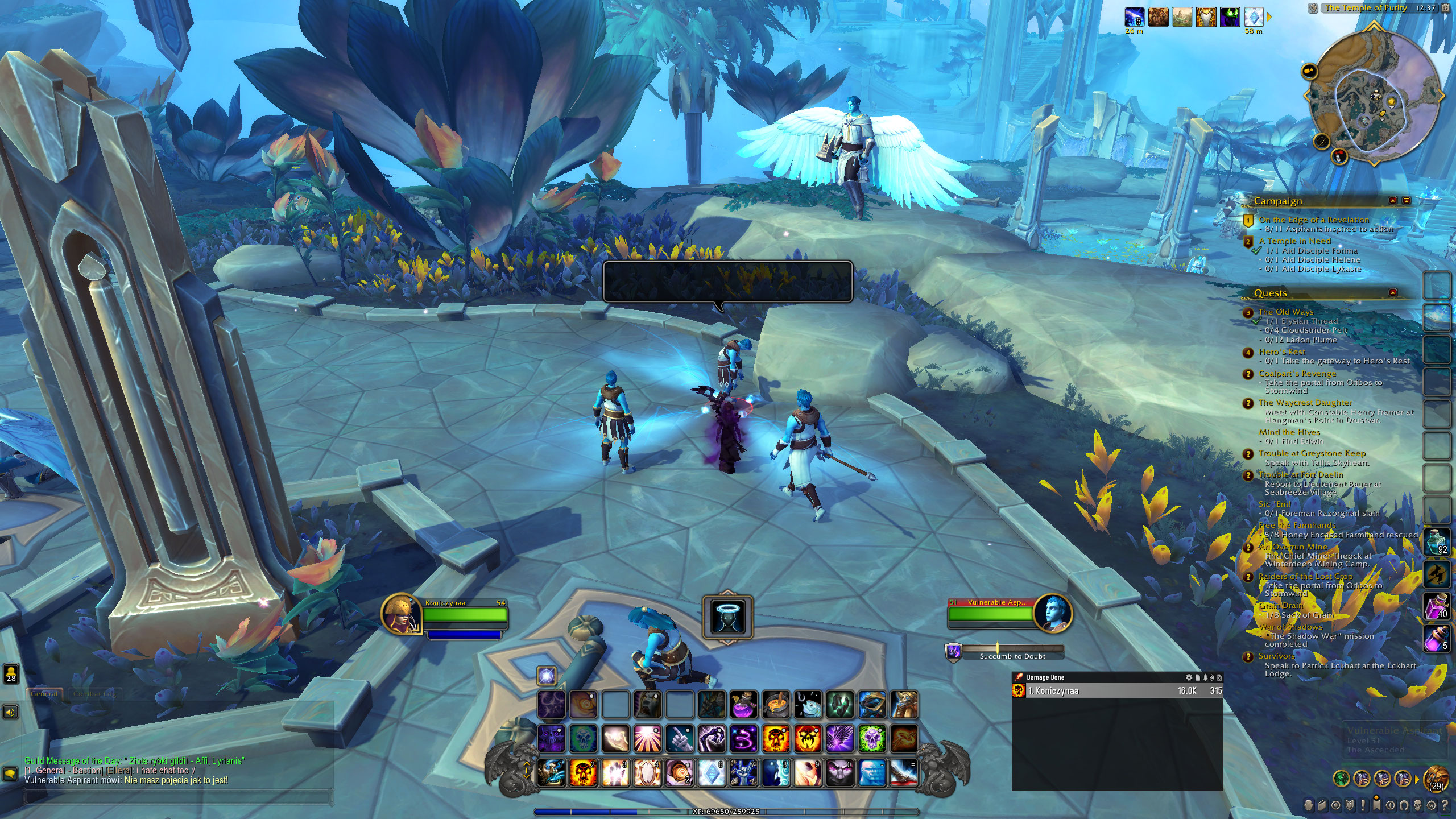The image size is (1456, 819).
Task: Mute the Damage Done meter speaker icon
Action: (1212, 677)
